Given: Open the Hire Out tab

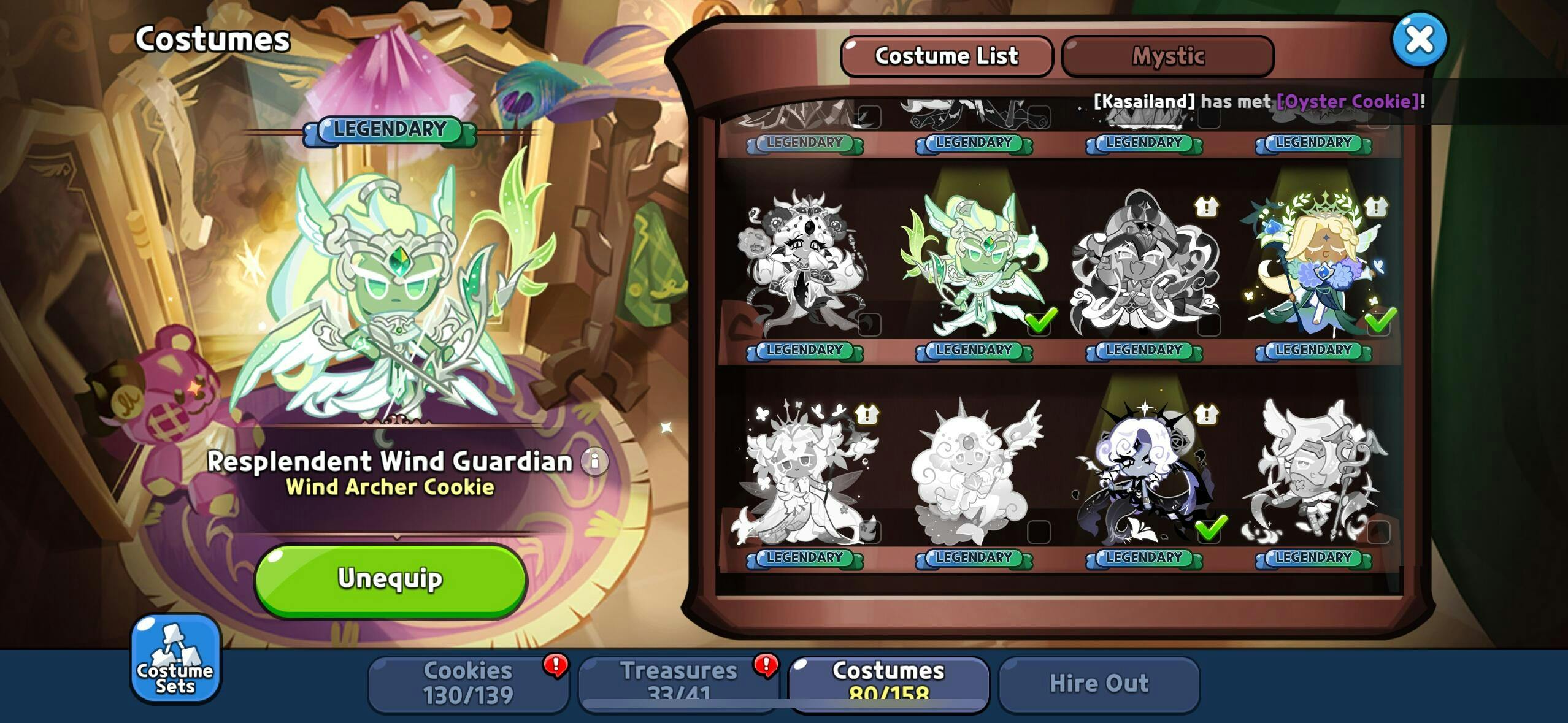Looking at the screenshot, I should pyautogui.click(x=1099, y=683).
